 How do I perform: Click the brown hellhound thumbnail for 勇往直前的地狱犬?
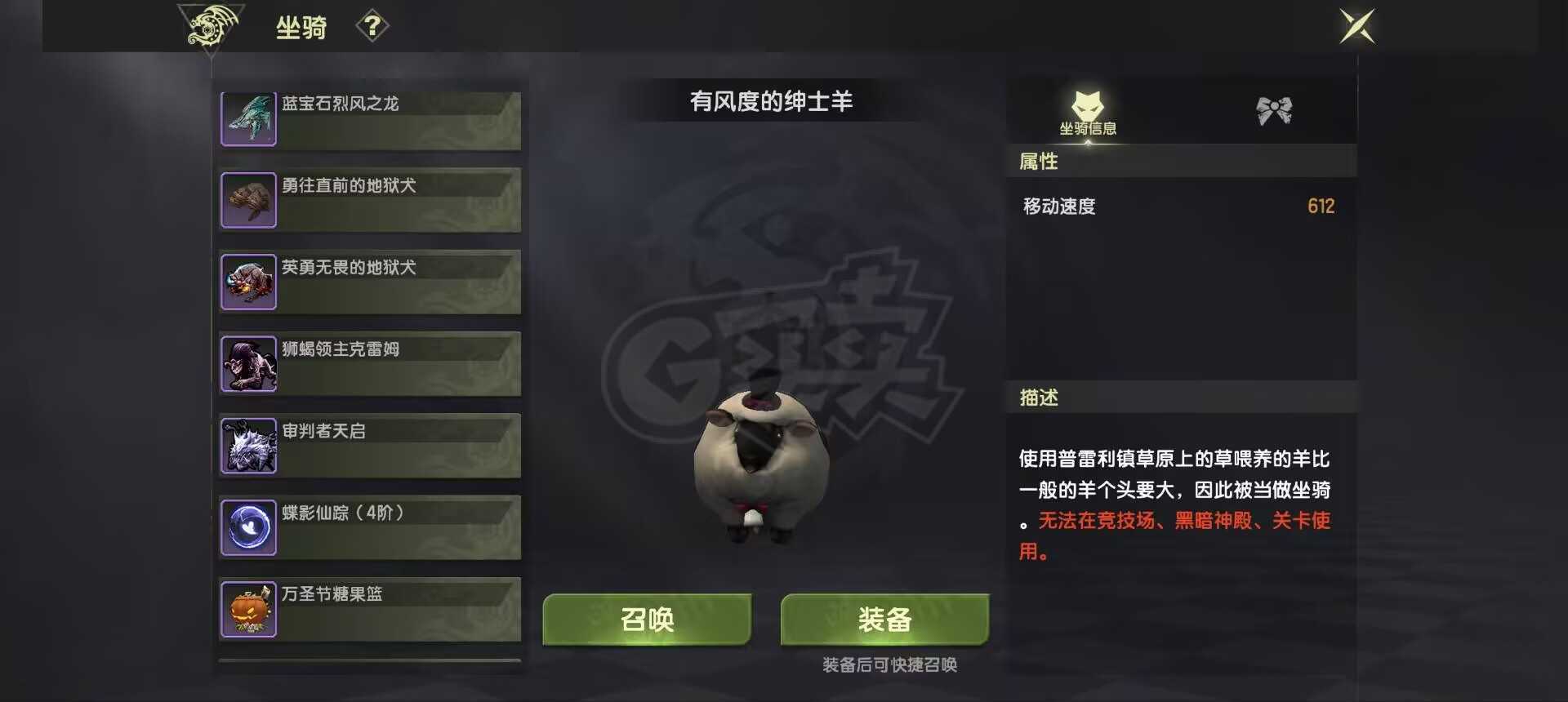point(248,199)
